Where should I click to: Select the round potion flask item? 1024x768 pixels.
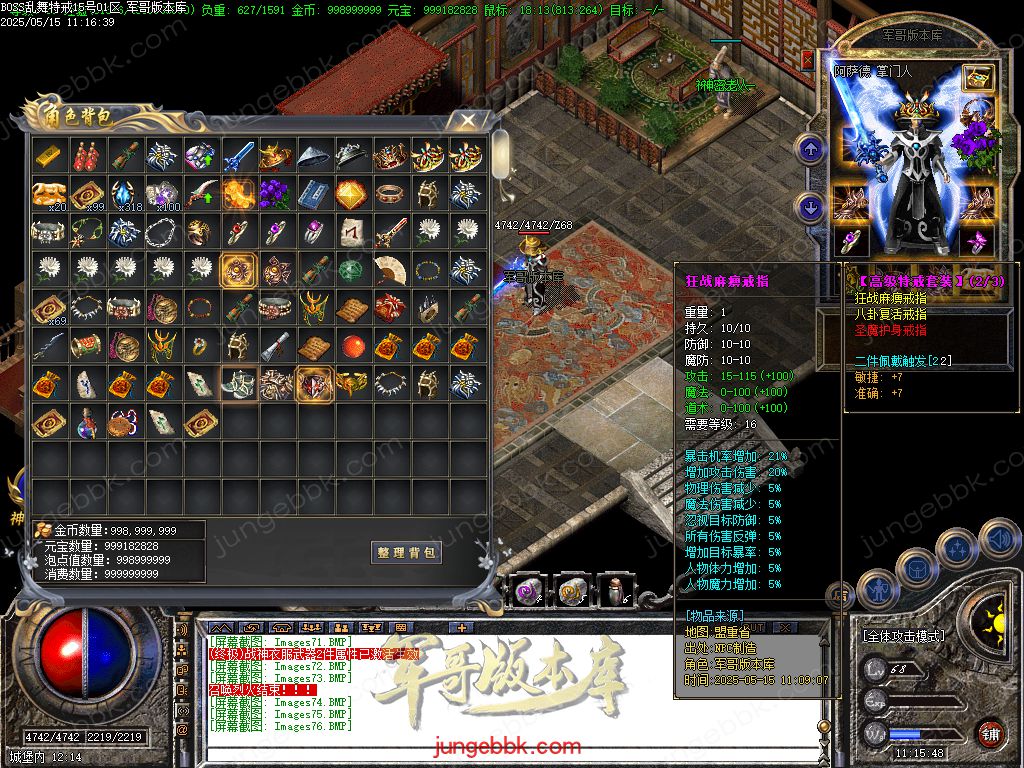[x=87, y=422]
